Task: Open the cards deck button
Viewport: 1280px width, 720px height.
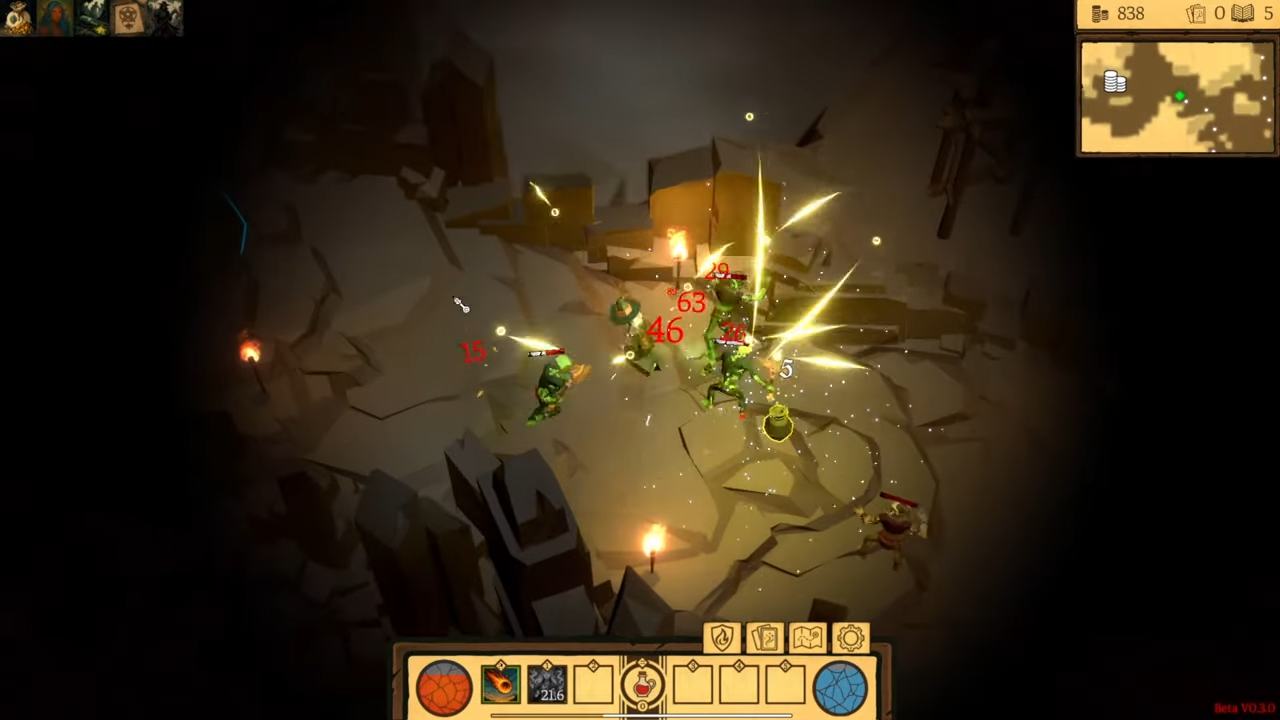Action: point(765,638)
